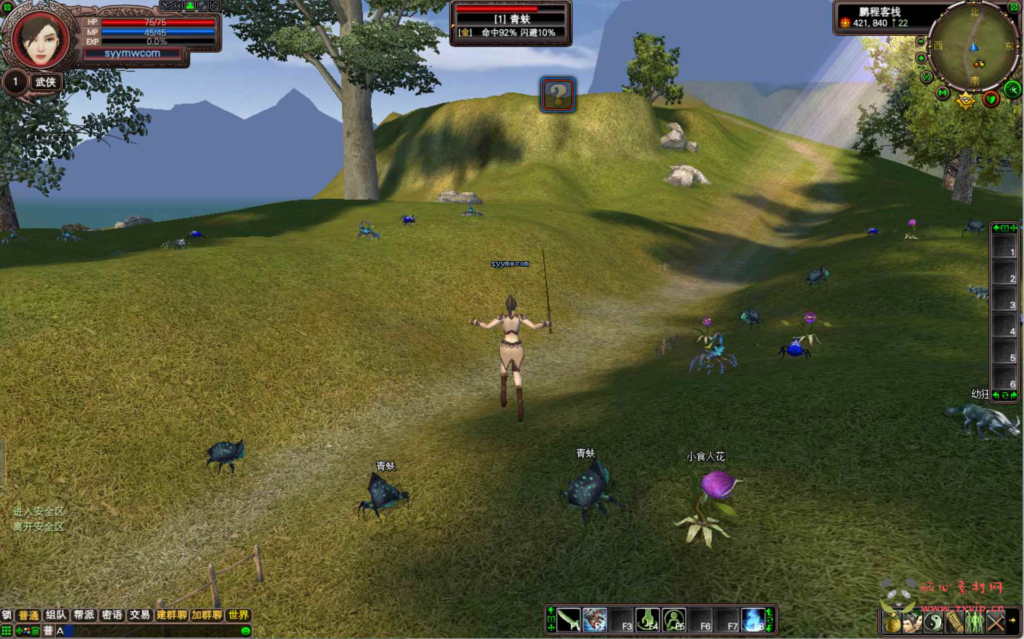Open the world map with M button
This screenshot has height=639, width=1024.
943,93
